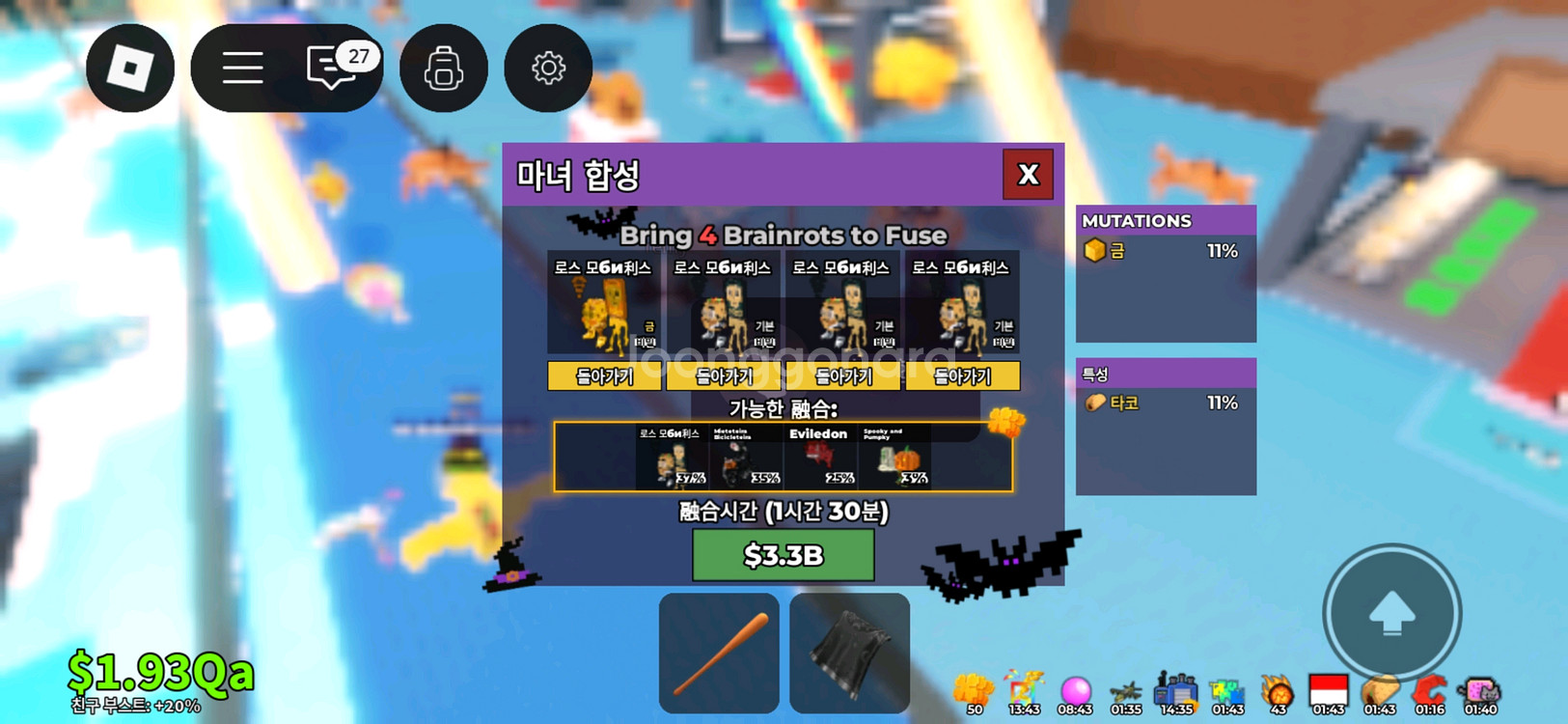This screenshot has width=1568, height=724.
Task: Open the backpack inventory
Action: pos(443,69)
